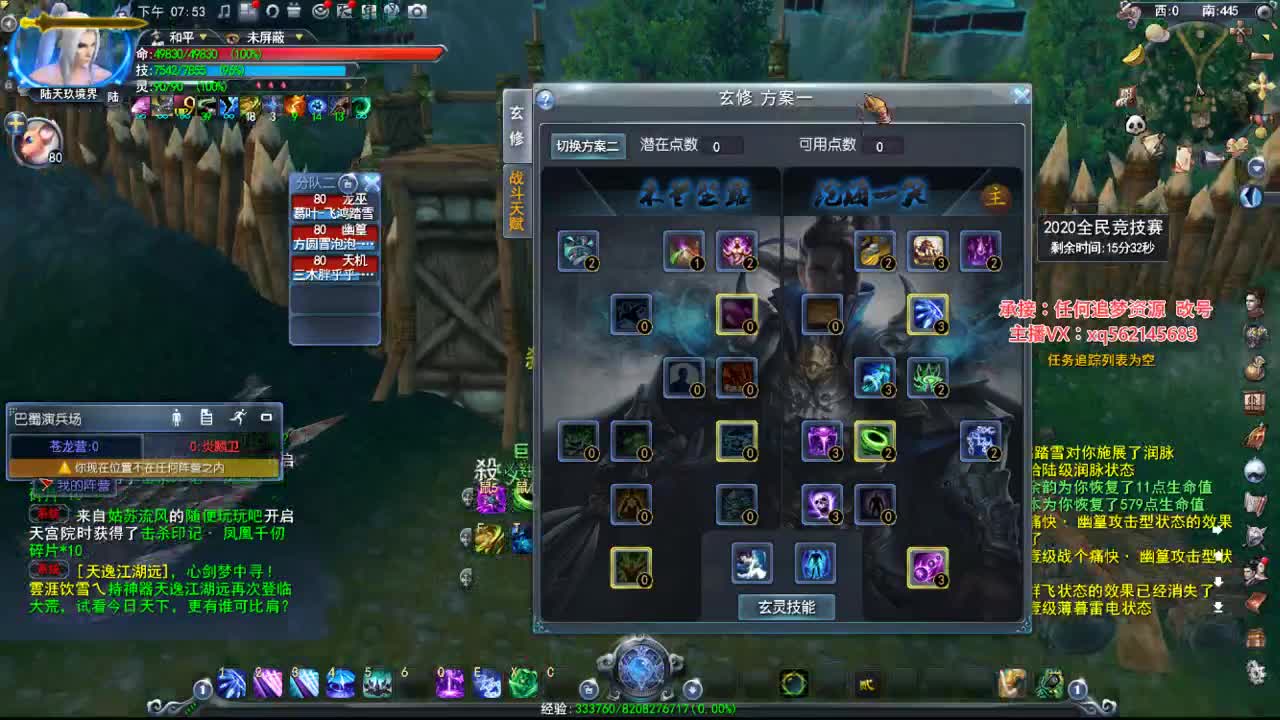The width and height of the screenshot is (1280, 720).
Task: Switch to the 战斗天赋 tab
Action: click(x=517, y=200)
